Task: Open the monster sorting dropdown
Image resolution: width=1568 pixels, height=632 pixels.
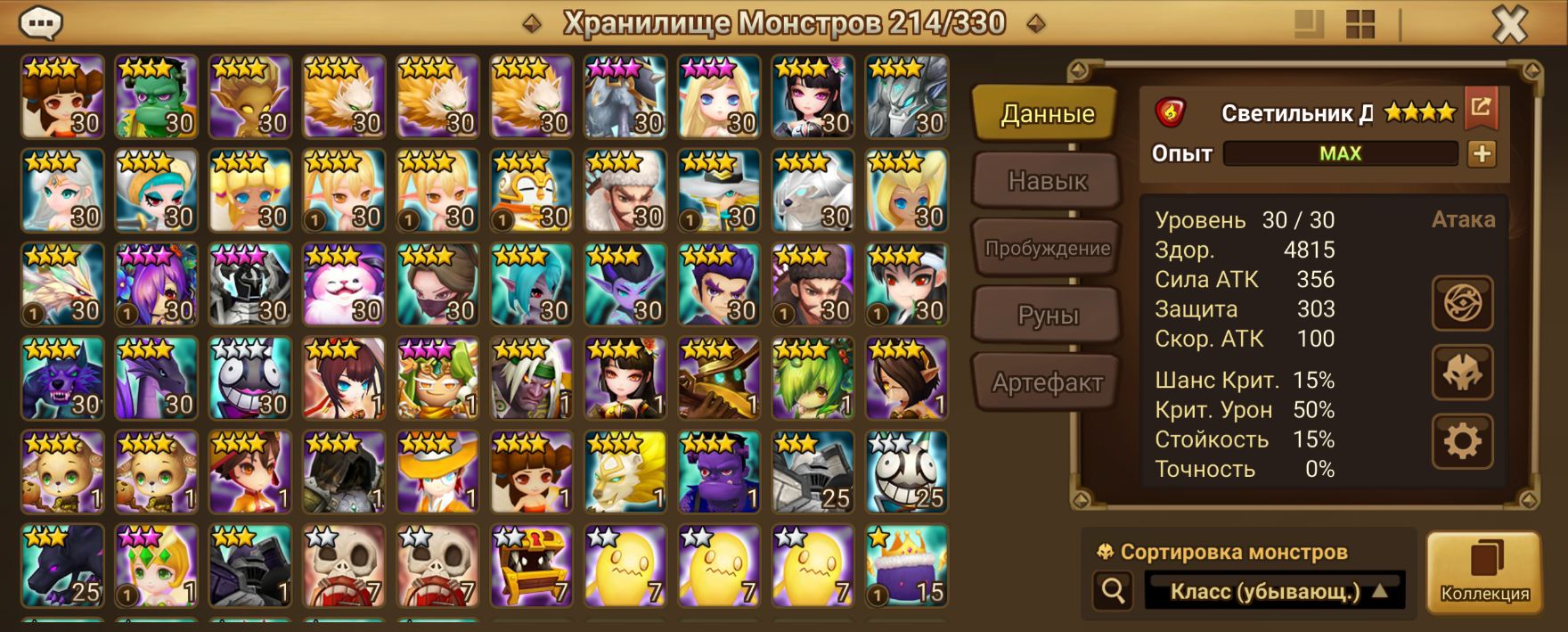Action: tap(1274, 591)
